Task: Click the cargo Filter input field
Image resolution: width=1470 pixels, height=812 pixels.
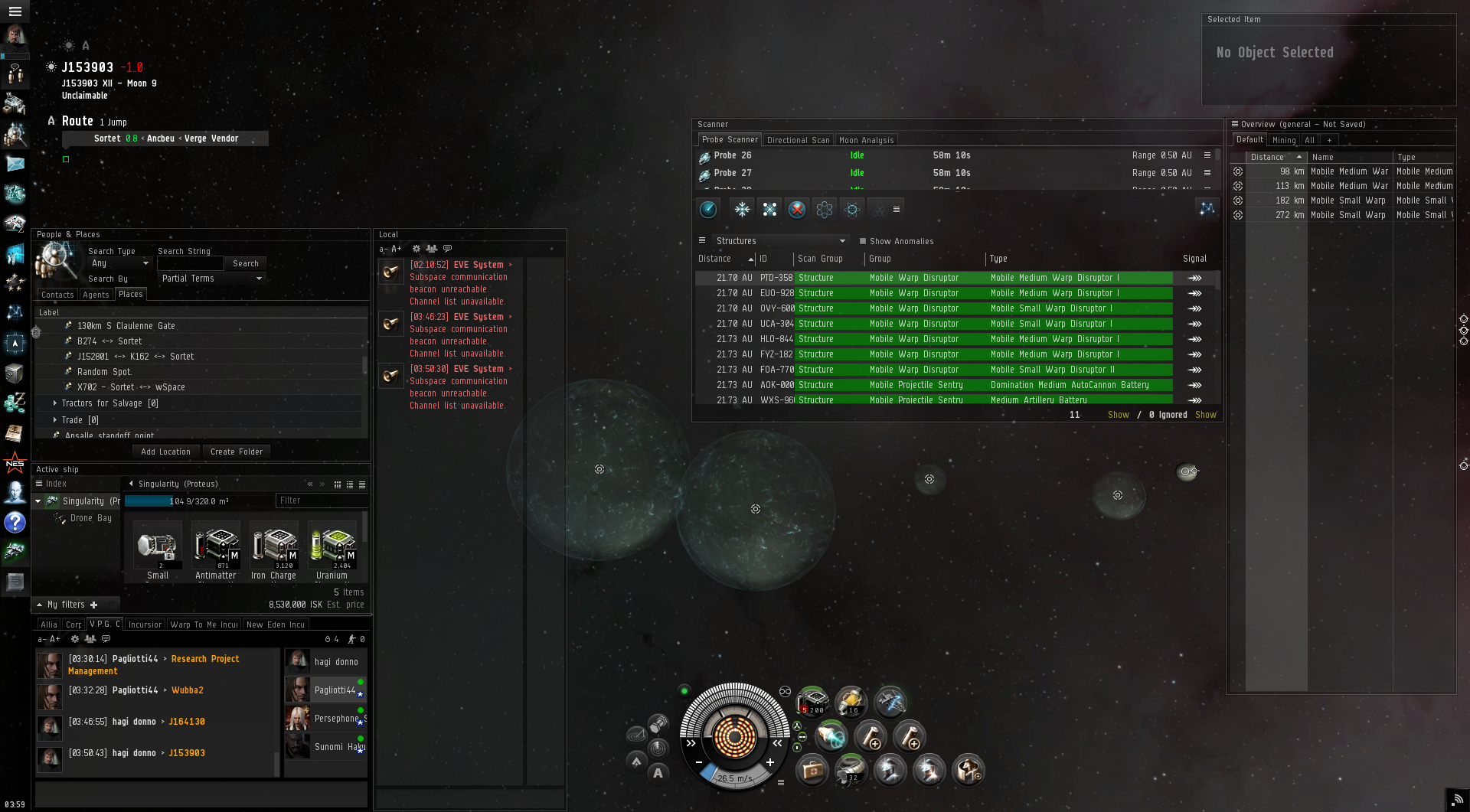Action: (x=320, y=501)
